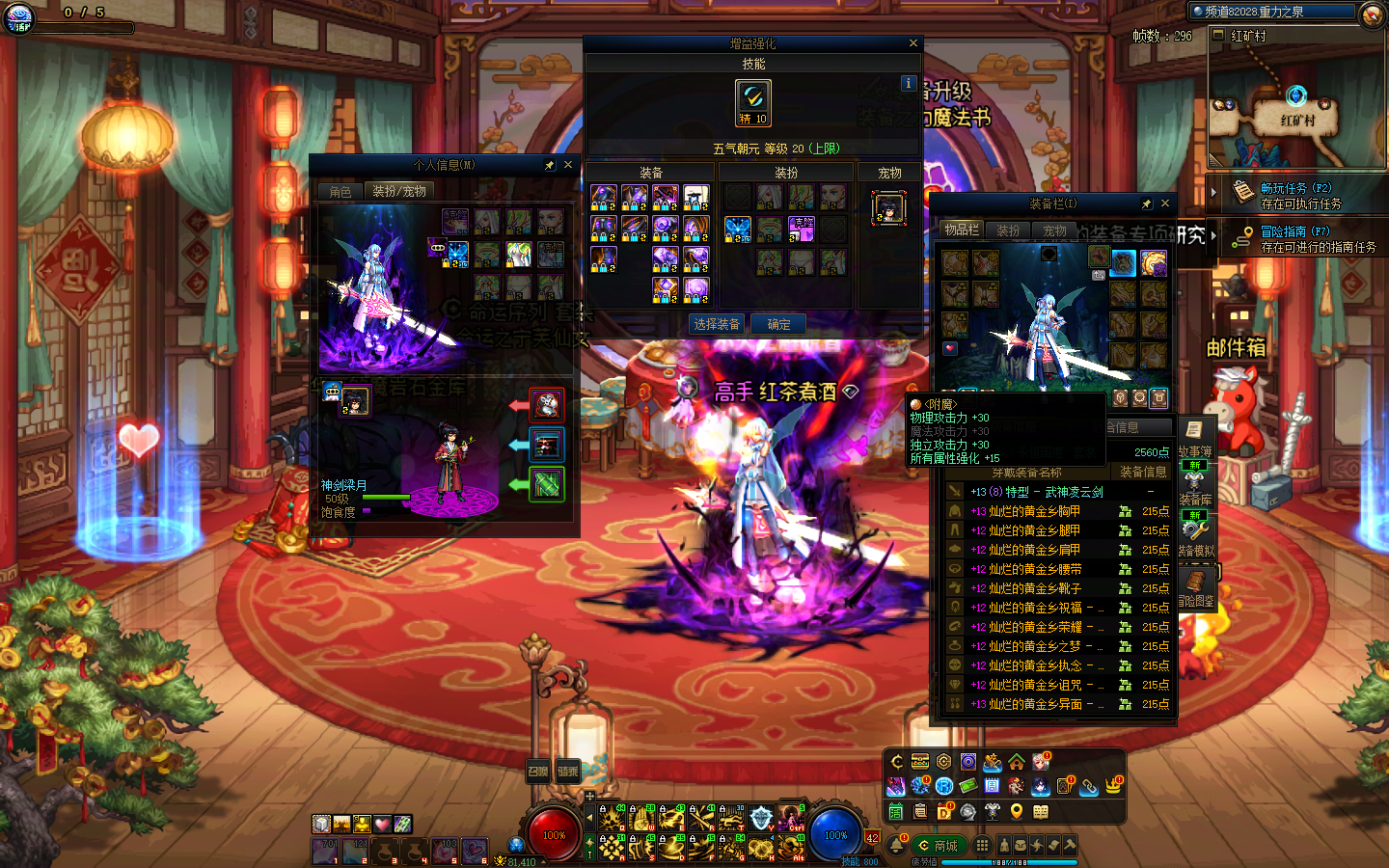
Task: Open the 冒险指南 adventure guide entry
Action: click(1295, 238)
